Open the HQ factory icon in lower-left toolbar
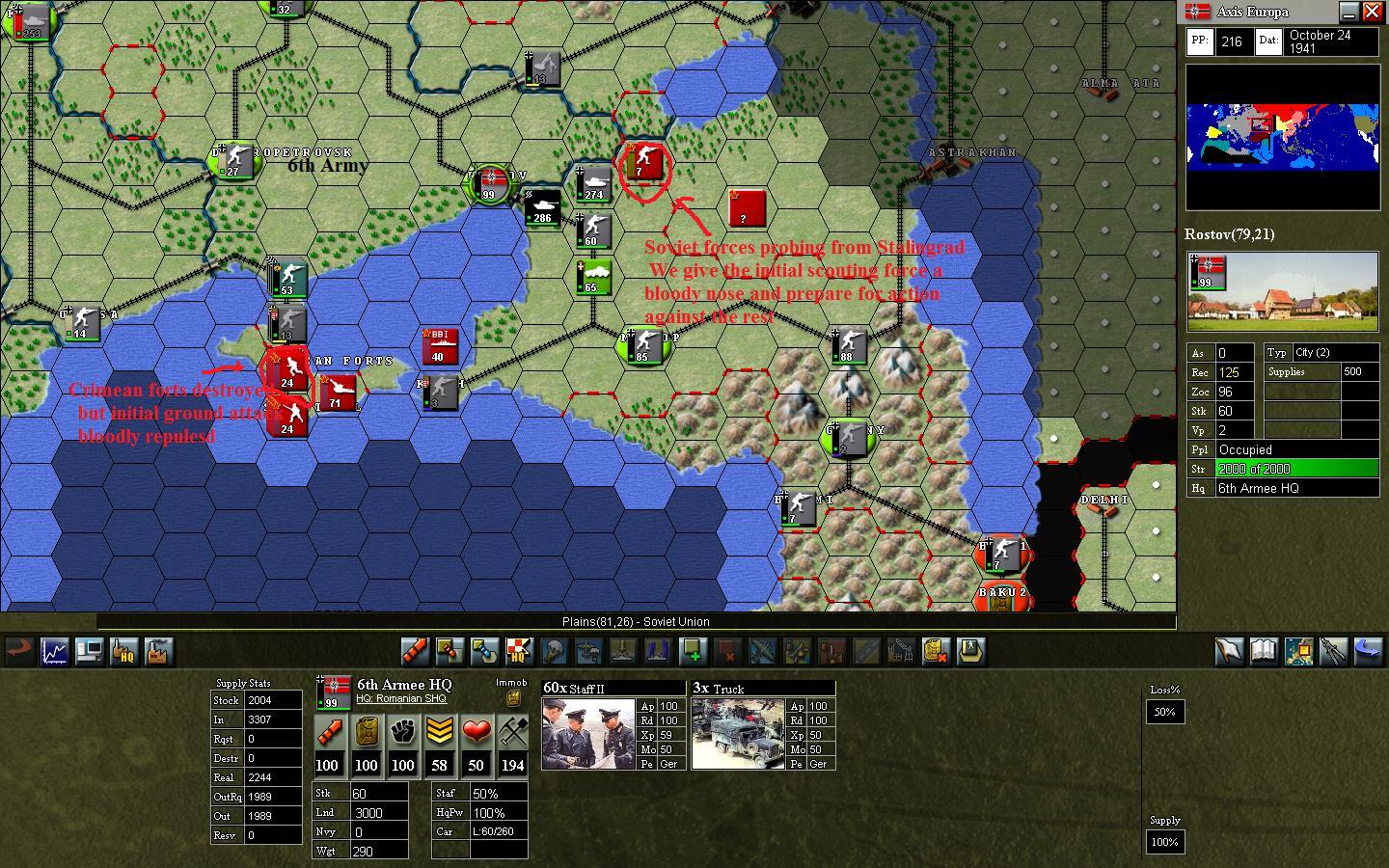This screenshot has width=1389, height=868. 123,652
